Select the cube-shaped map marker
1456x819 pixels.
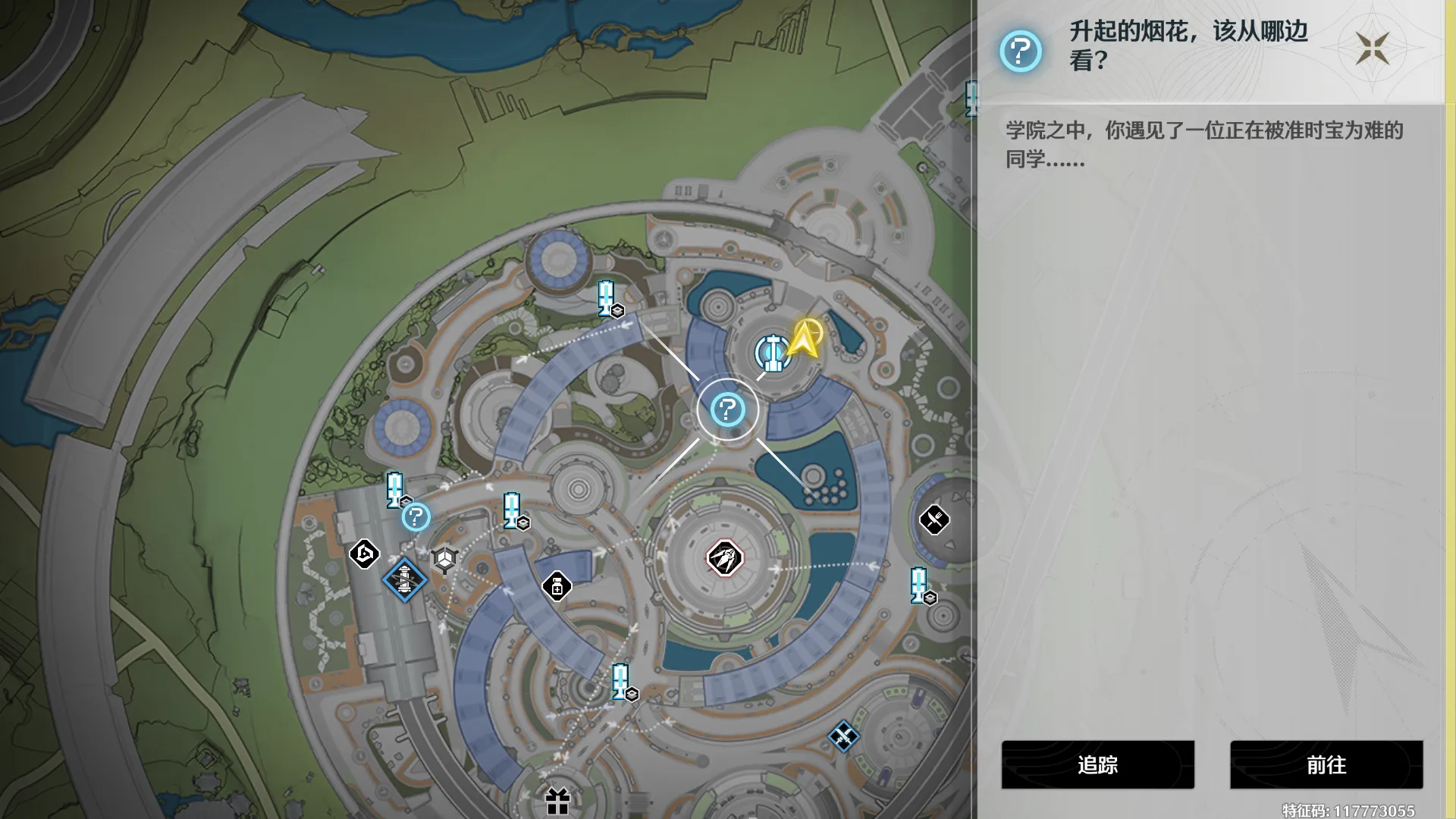[x=444, y=560]
